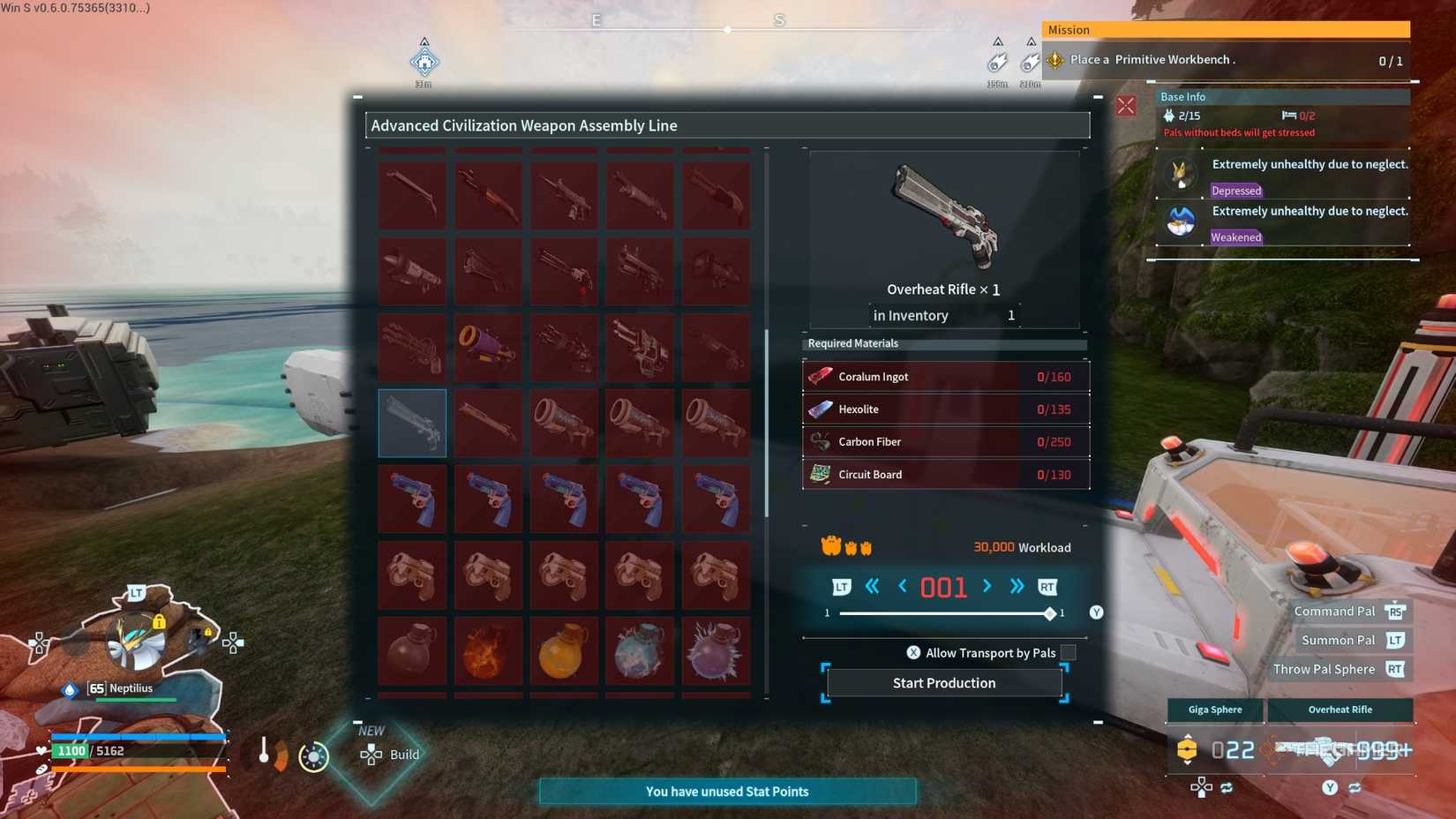The width and height of the screenshot is (1456, 819).
Task: Click the production quantity slider handle
Action: 1049,612
